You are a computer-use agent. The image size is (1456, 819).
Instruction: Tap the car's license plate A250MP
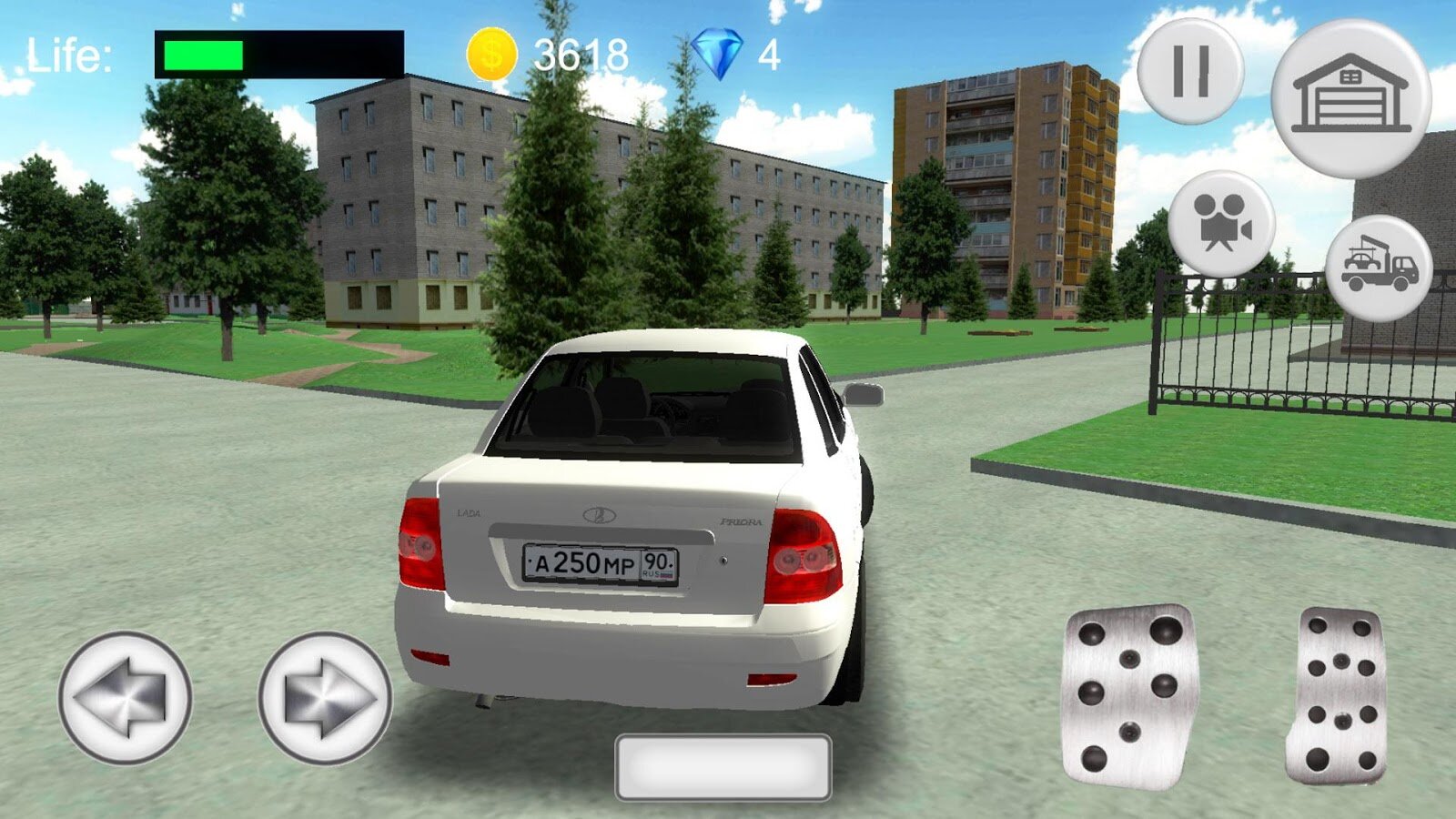599,564
